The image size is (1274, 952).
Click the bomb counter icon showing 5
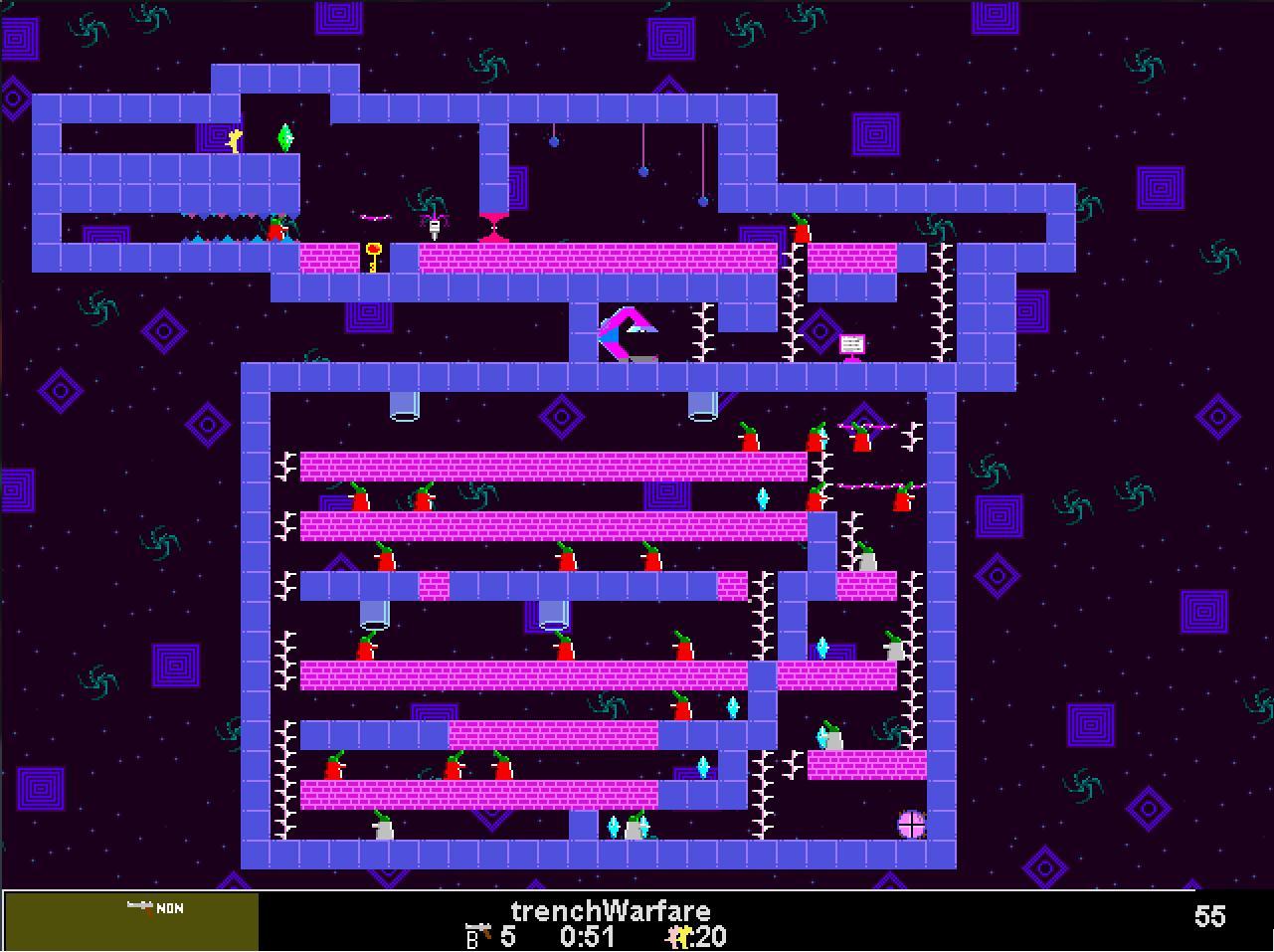[474, 935]
